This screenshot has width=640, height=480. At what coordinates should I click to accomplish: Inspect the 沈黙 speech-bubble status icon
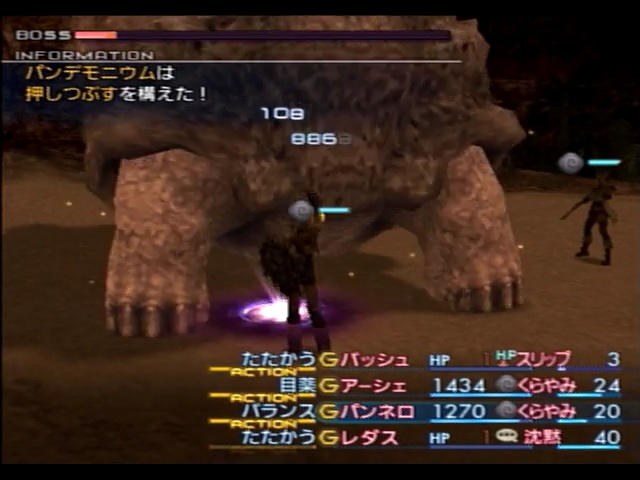507,437
